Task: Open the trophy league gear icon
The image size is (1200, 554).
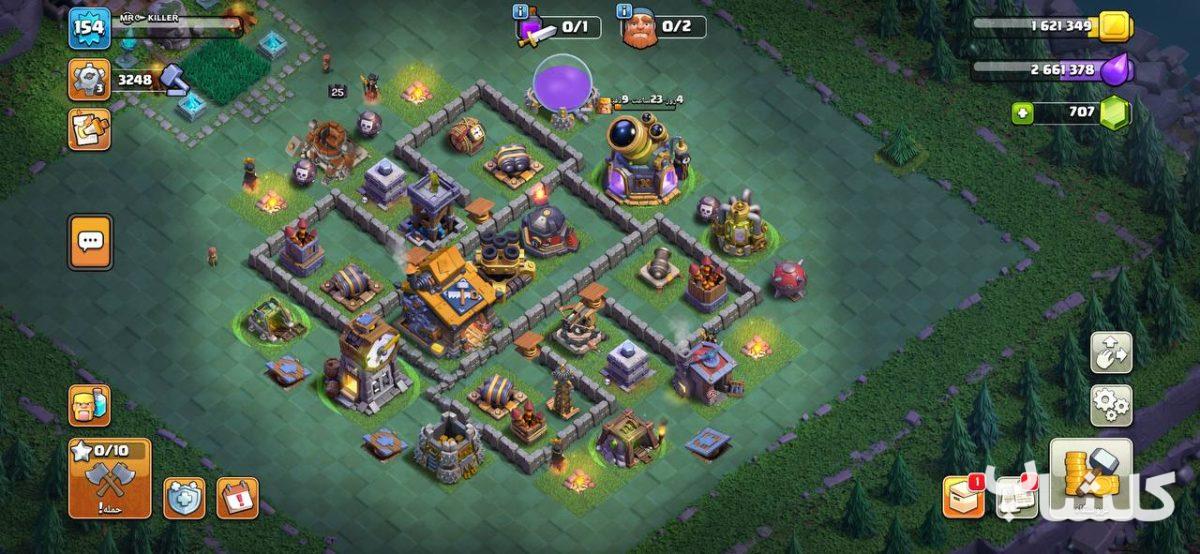Action: pos(89,79)
